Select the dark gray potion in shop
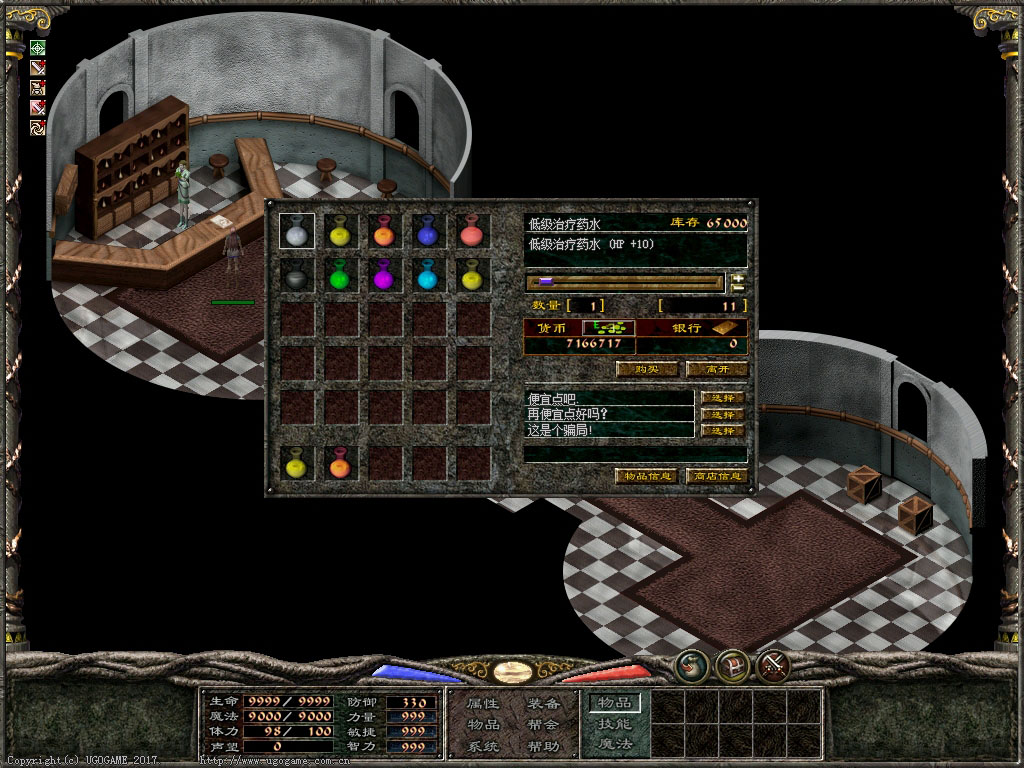Viewport: 1024px width, 768px height. 297,275
